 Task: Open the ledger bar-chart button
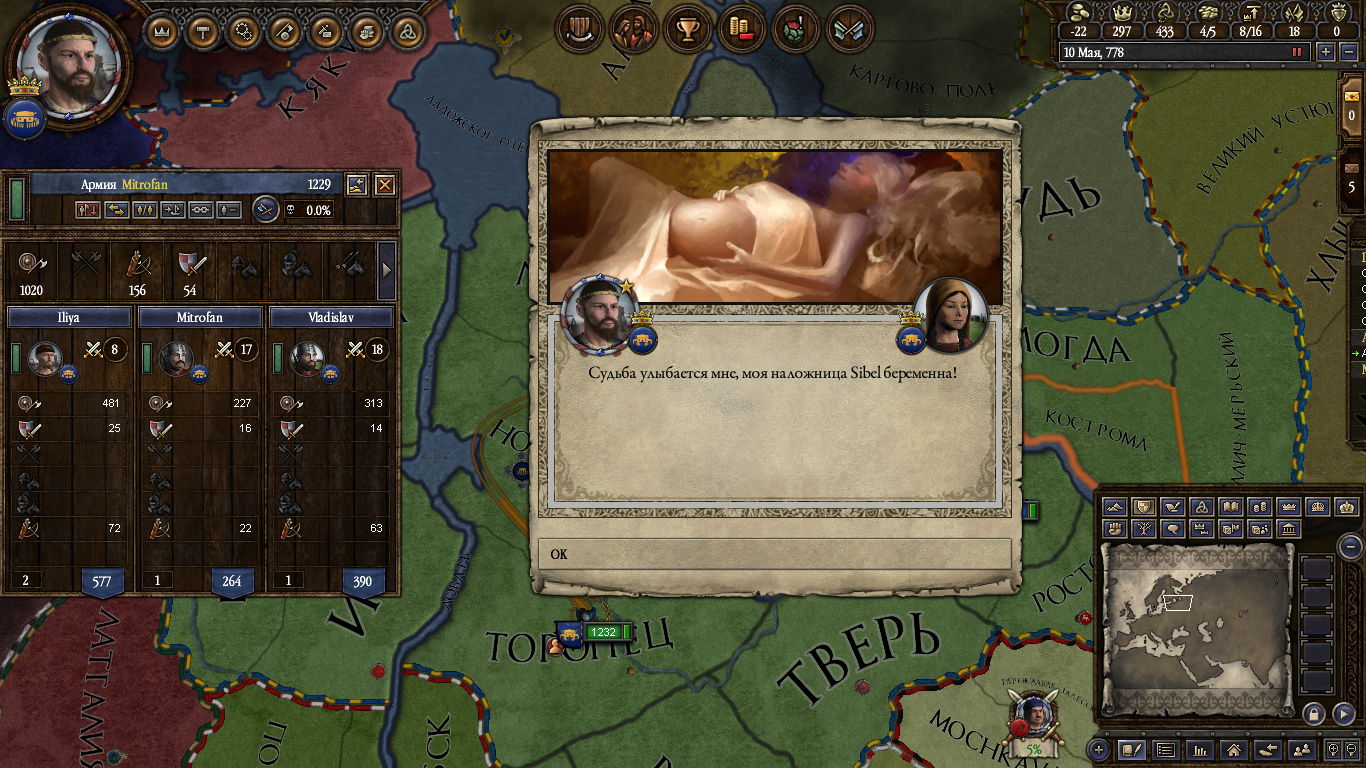(1199, 749)
